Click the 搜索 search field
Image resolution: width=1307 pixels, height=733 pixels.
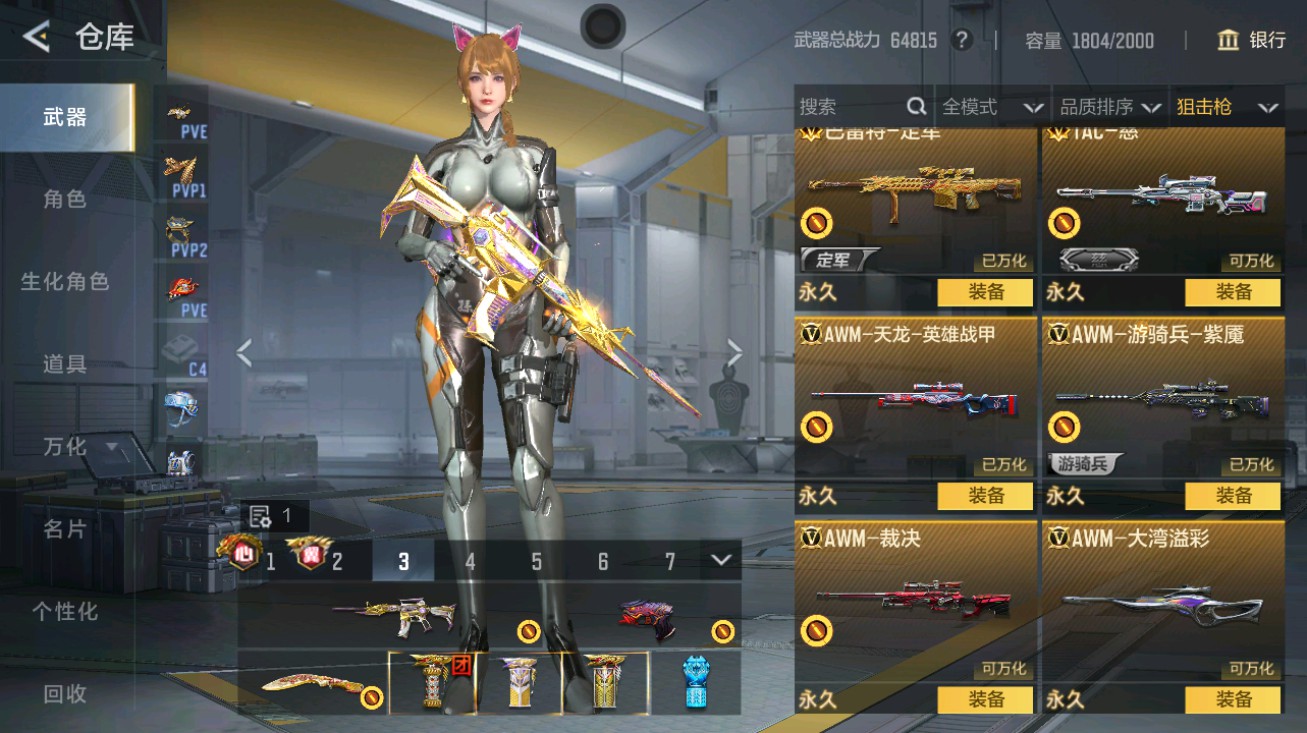point(850,107)
